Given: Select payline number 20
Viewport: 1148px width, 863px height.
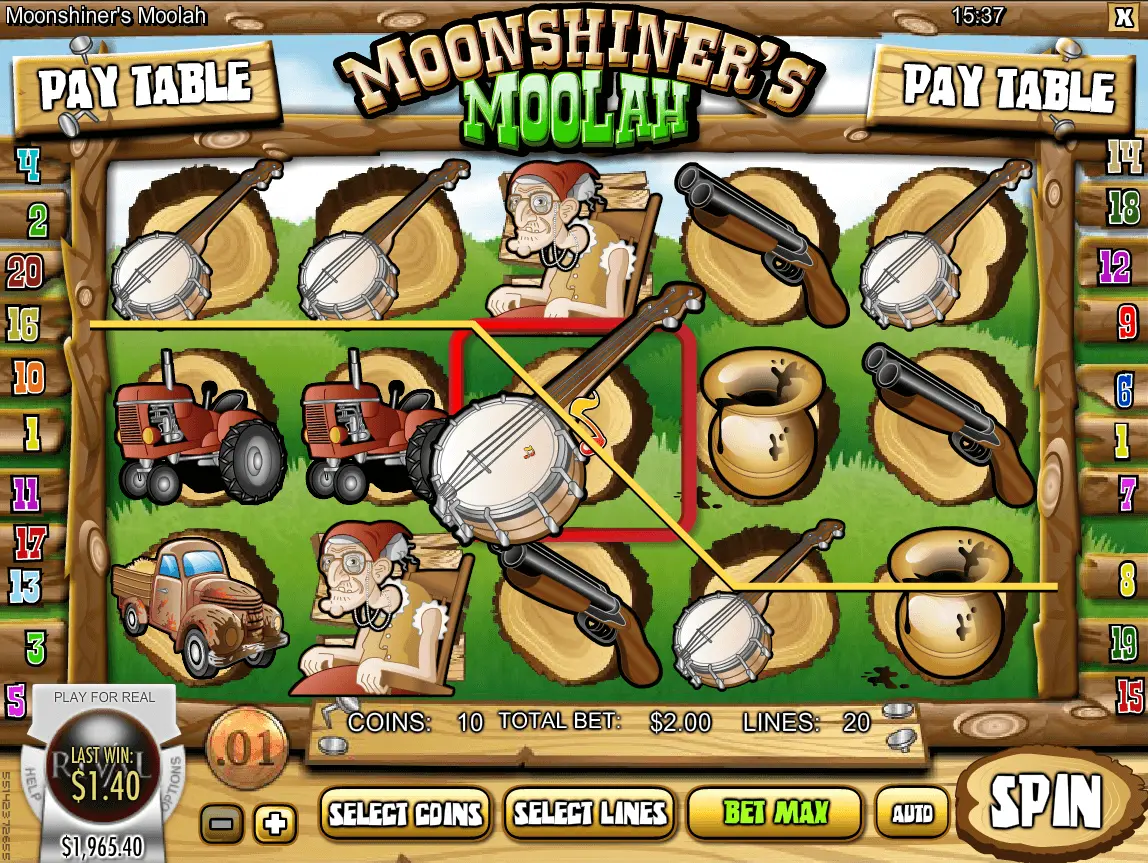Looking at the screenshot, I should tap(26, 270).
